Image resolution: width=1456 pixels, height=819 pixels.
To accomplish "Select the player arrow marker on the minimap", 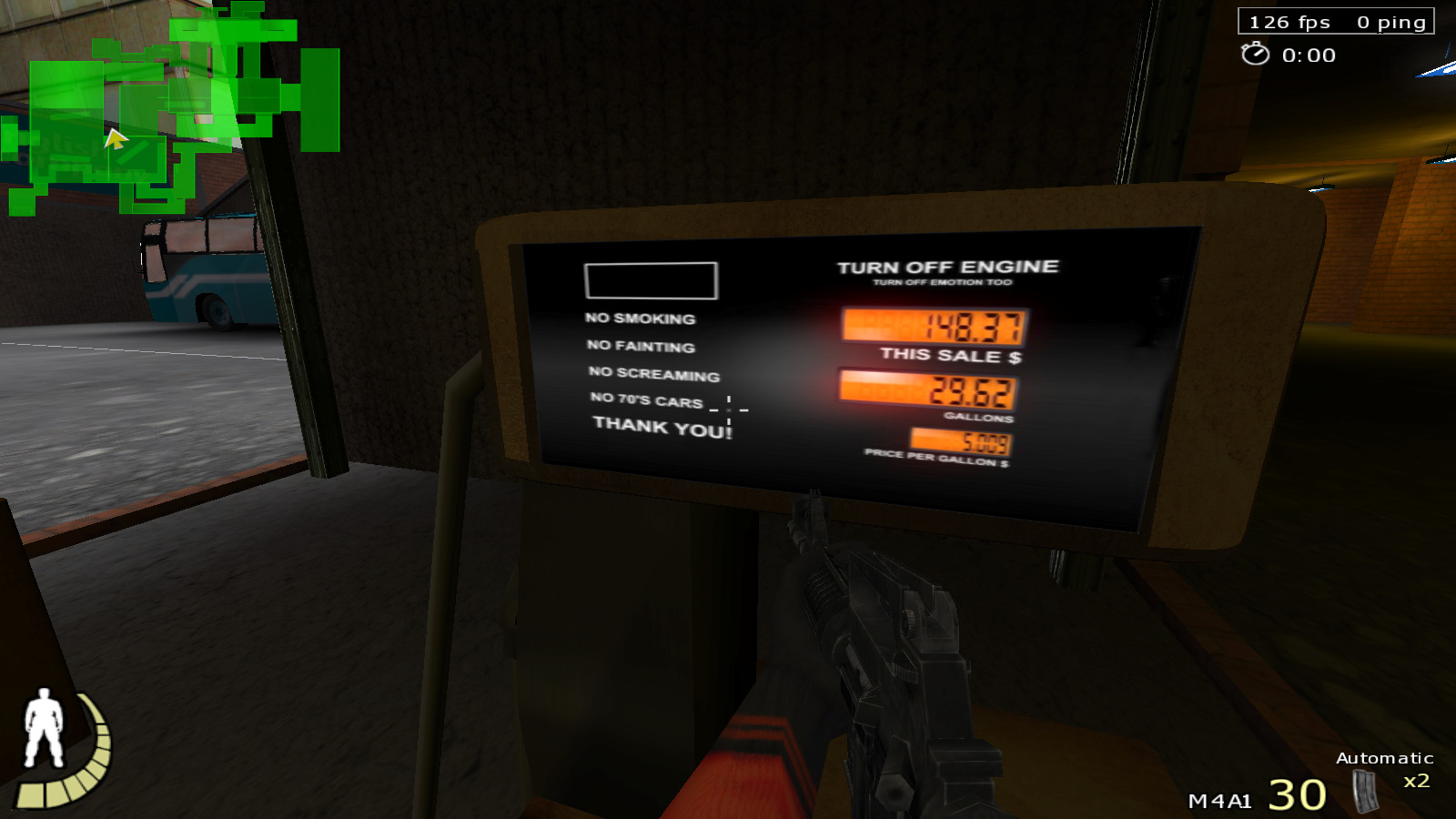I will click(116, 139).
